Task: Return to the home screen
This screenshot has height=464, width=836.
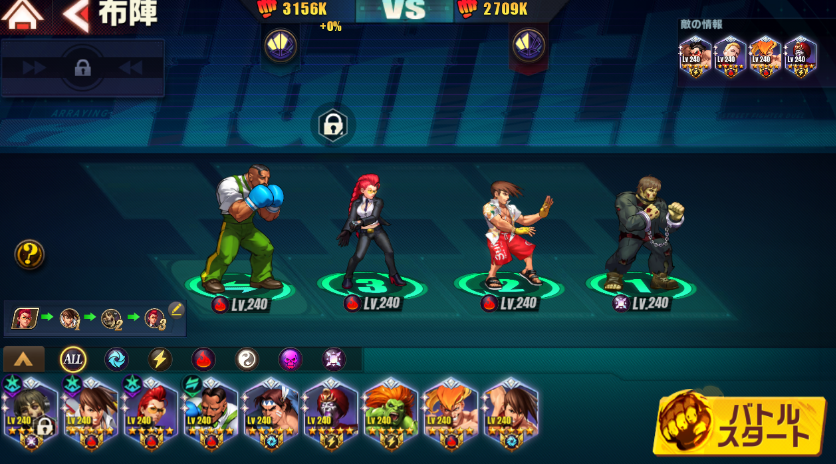Action: point(24,15)
